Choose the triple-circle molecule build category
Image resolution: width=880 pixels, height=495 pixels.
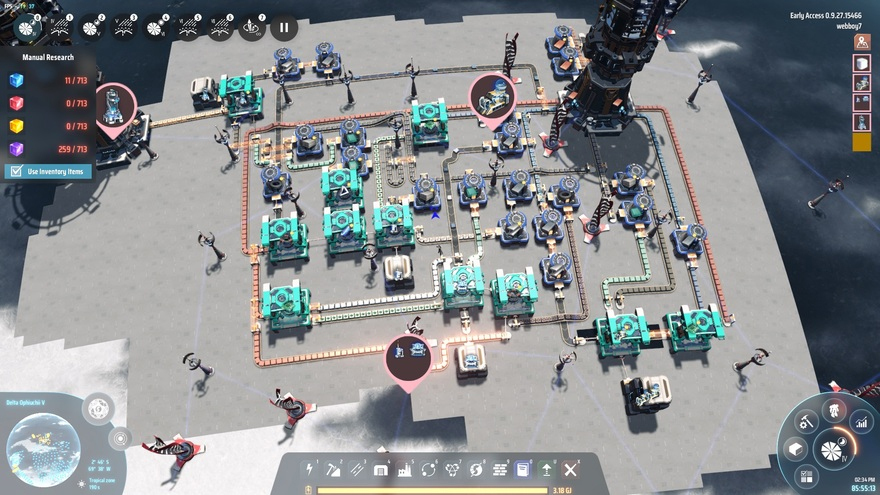tap(453, 469)
